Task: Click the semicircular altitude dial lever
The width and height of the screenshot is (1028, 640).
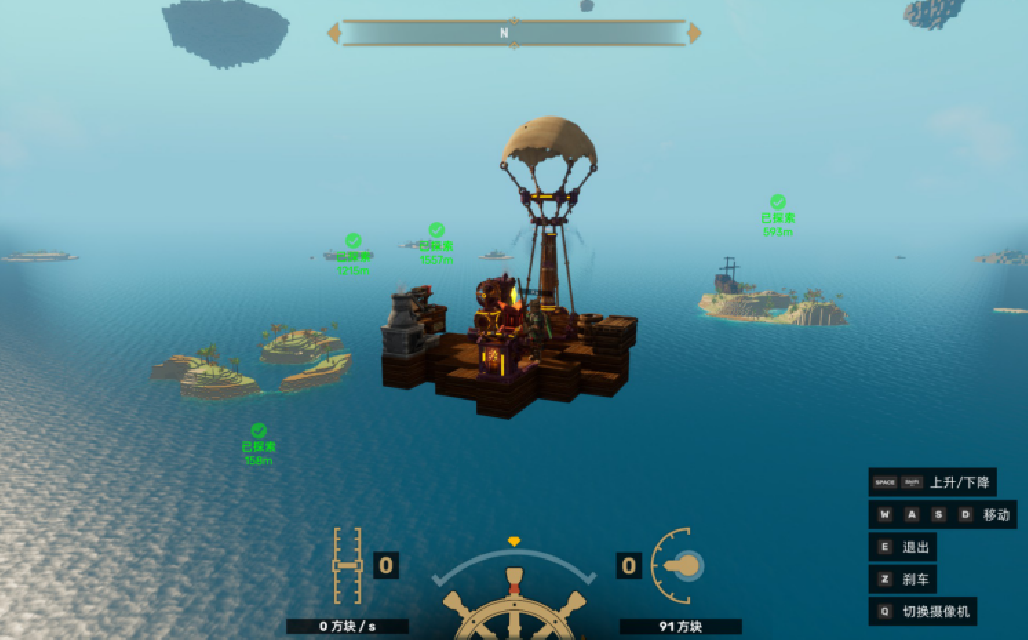Action: (676, 566)
